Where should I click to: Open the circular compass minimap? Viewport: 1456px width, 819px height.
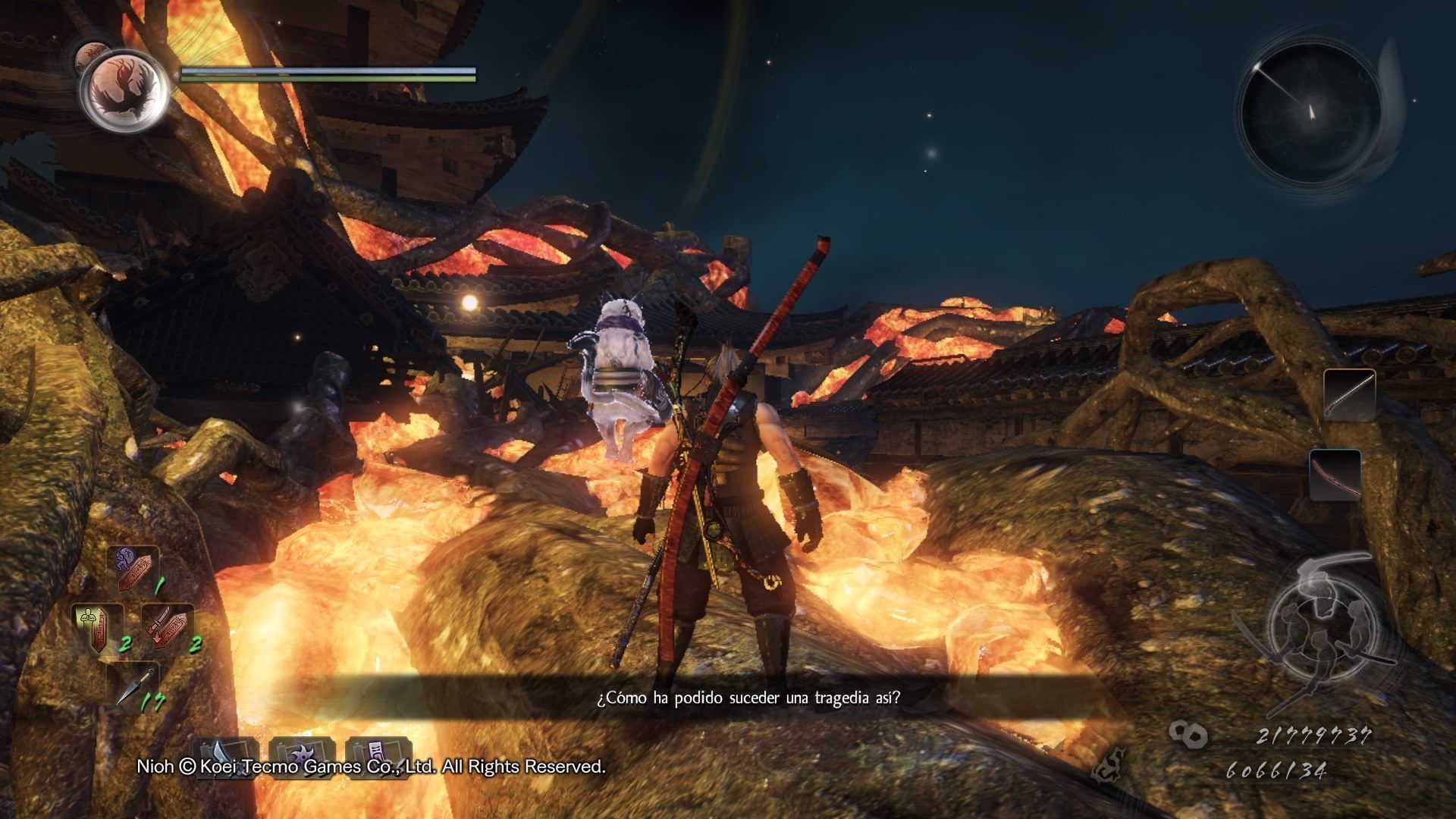[1309, 111]
